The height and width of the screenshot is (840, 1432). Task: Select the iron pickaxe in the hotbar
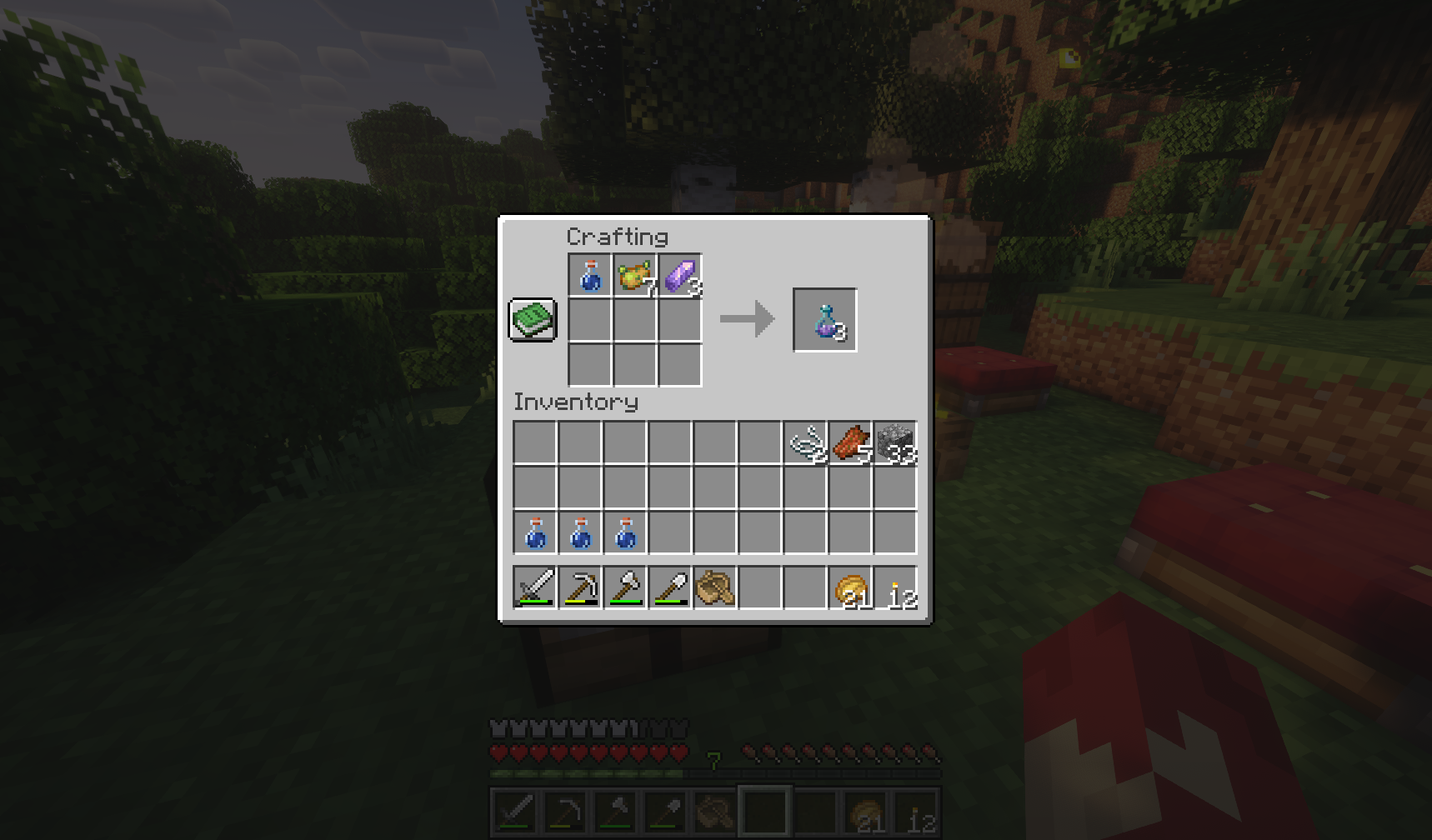581,587
